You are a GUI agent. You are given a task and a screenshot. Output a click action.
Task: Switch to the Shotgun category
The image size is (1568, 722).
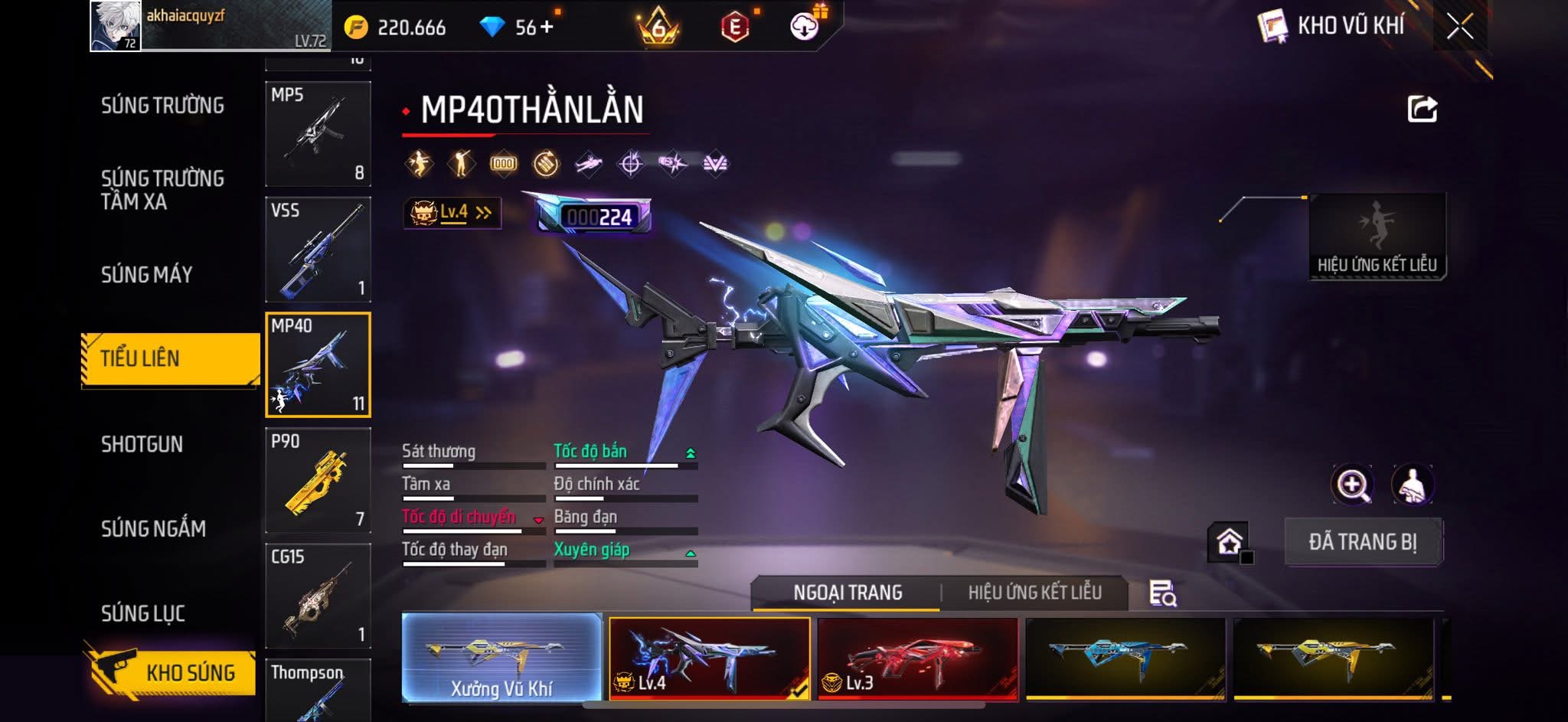(142, 444)
